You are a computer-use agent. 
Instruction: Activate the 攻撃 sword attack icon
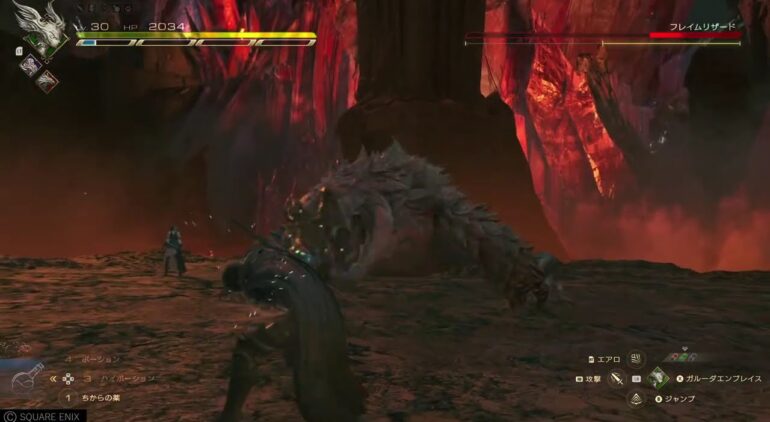click(x=616, y=379)
